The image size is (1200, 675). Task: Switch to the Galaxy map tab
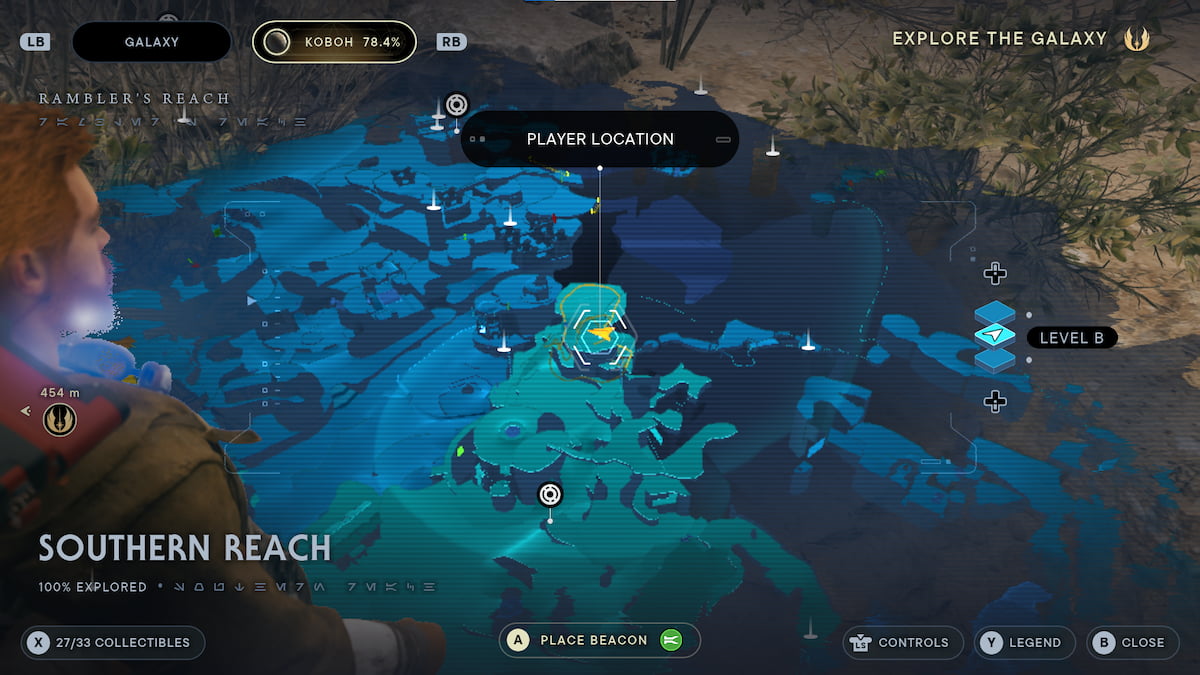pos(151,42)
